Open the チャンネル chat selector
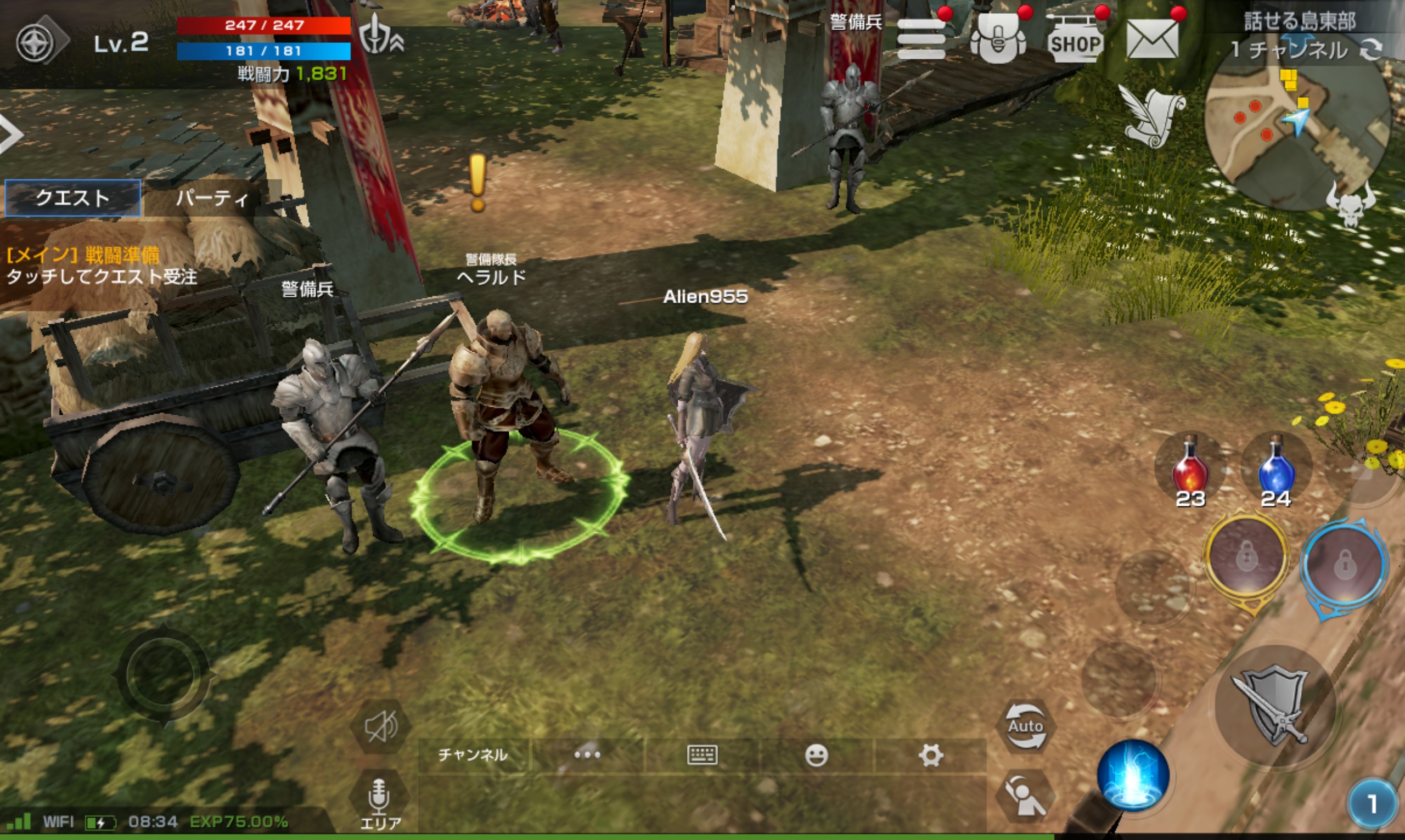 point(473,755)
